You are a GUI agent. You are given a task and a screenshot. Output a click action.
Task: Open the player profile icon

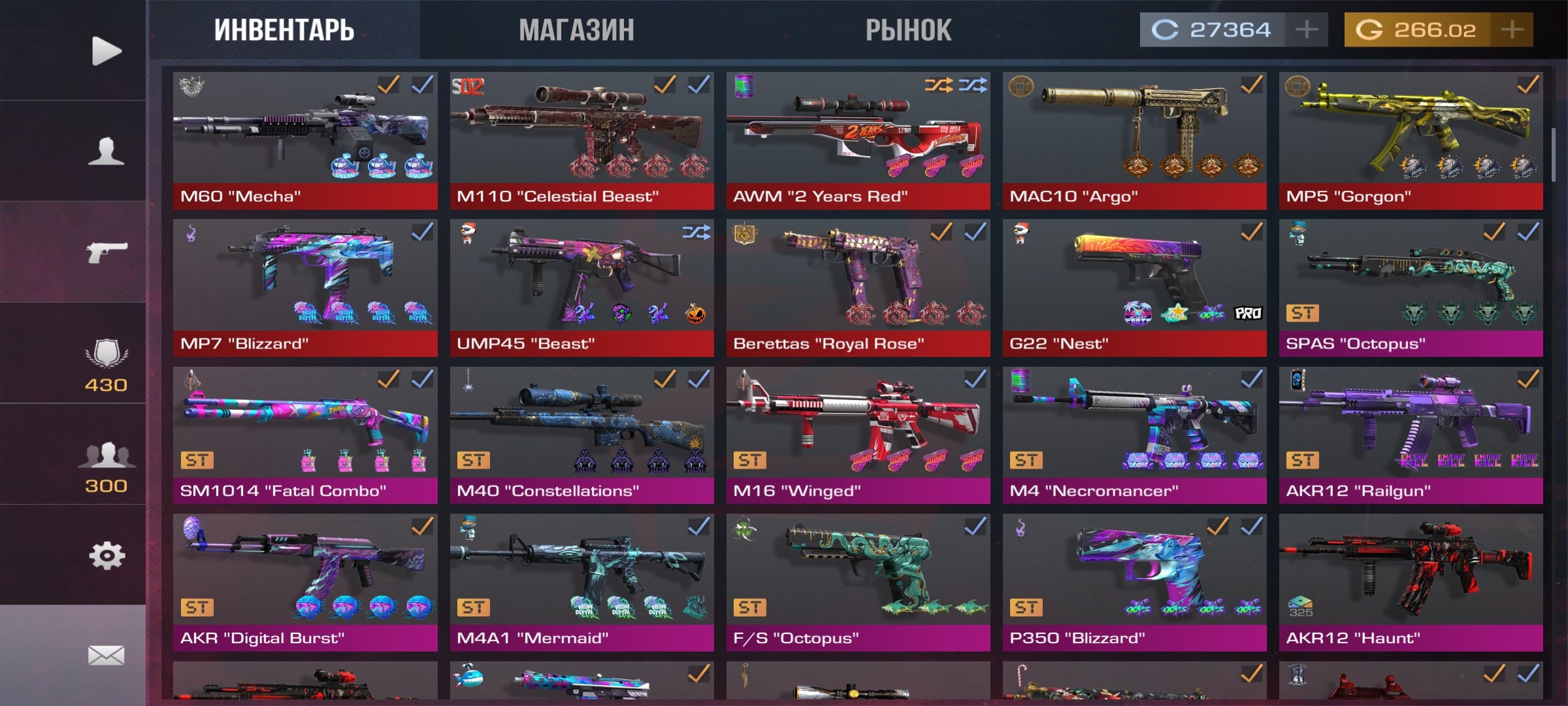tap(106, 152)
